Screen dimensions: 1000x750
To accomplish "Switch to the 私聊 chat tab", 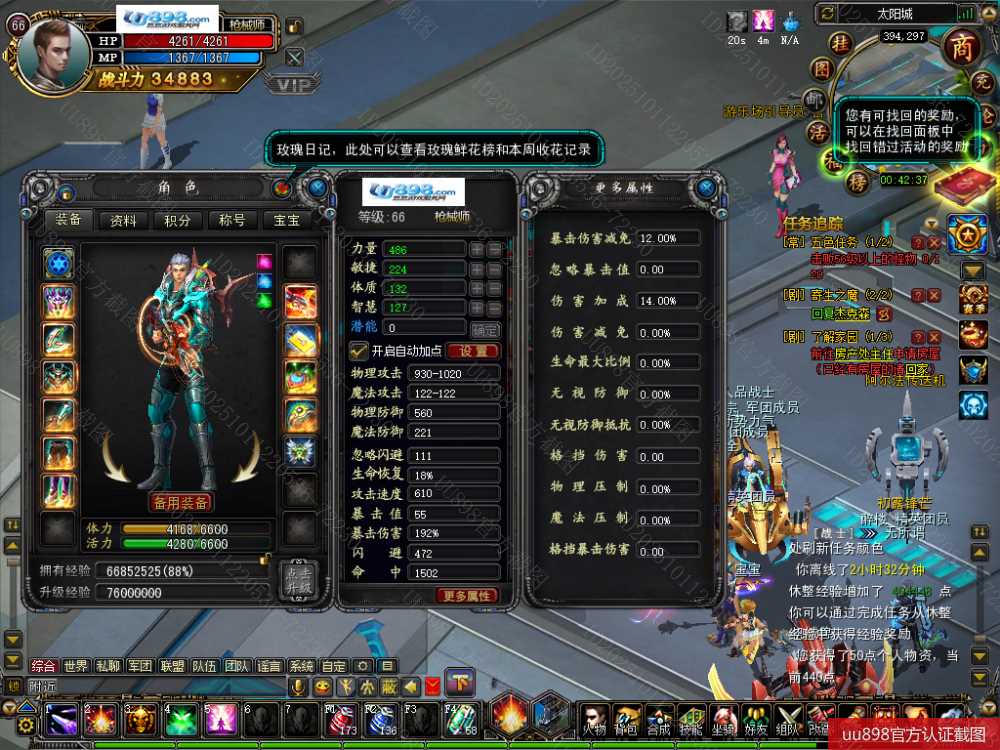I will tap(107, 666).
